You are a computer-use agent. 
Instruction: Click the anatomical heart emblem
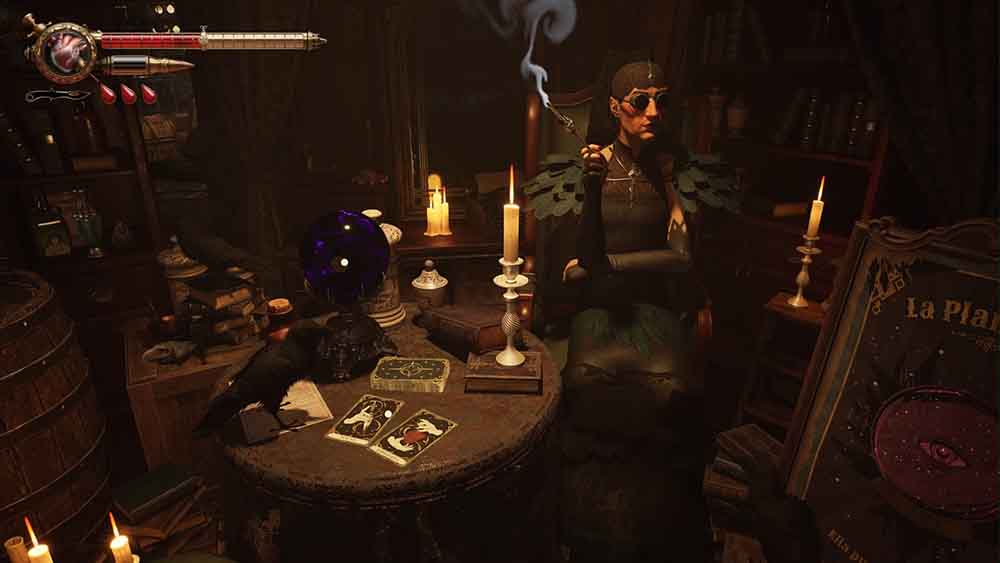66,51
